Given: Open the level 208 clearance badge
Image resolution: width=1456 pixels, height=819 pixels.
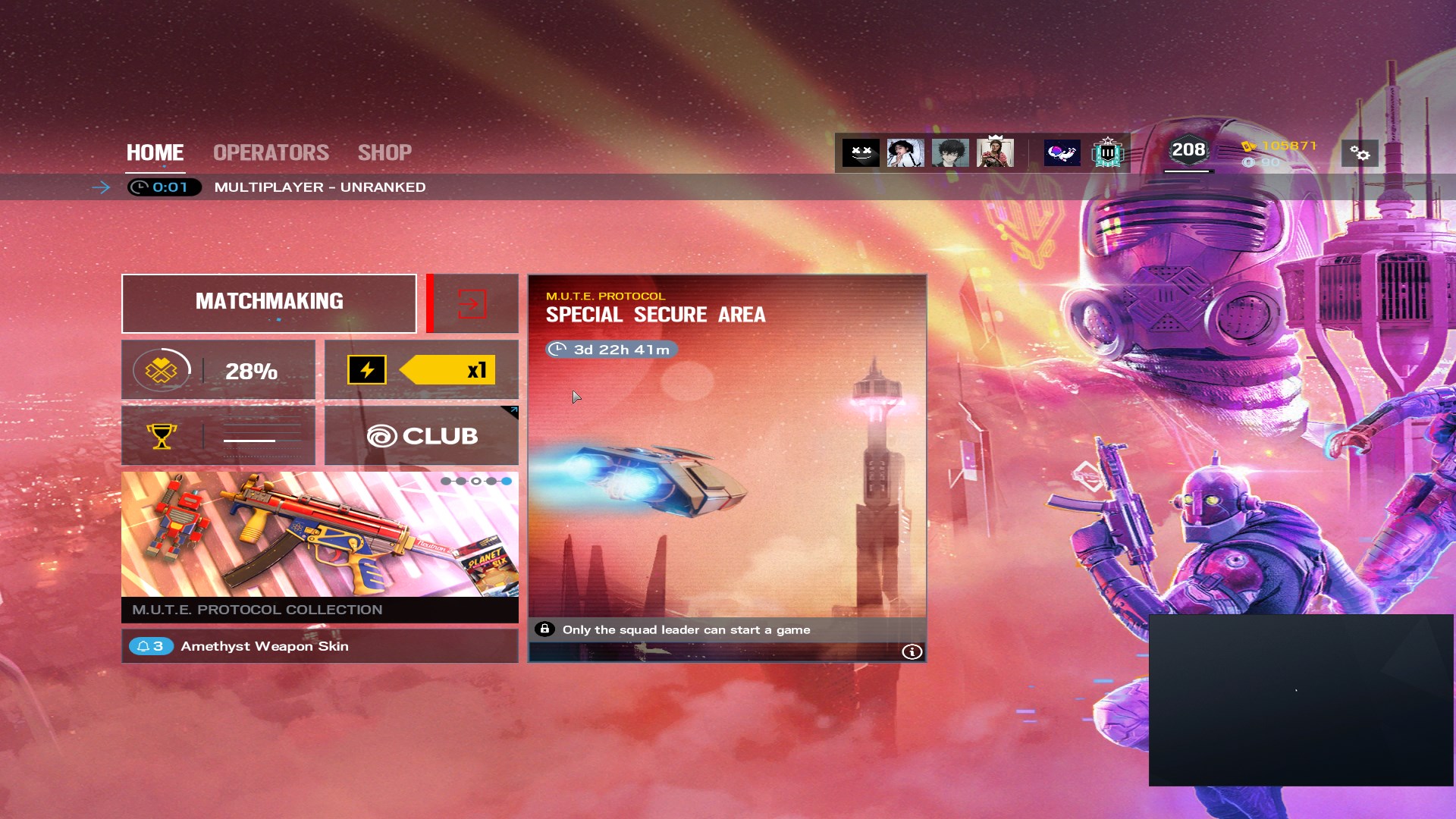Looking at the screenshot, I should [1188, 150].
